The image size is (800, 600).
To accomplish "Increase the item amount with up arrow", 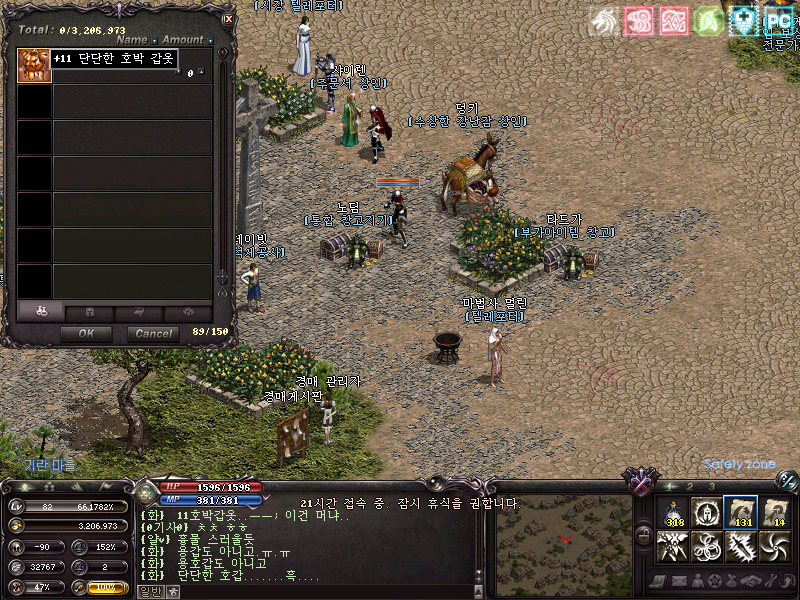I will click(x=201, y=70).
